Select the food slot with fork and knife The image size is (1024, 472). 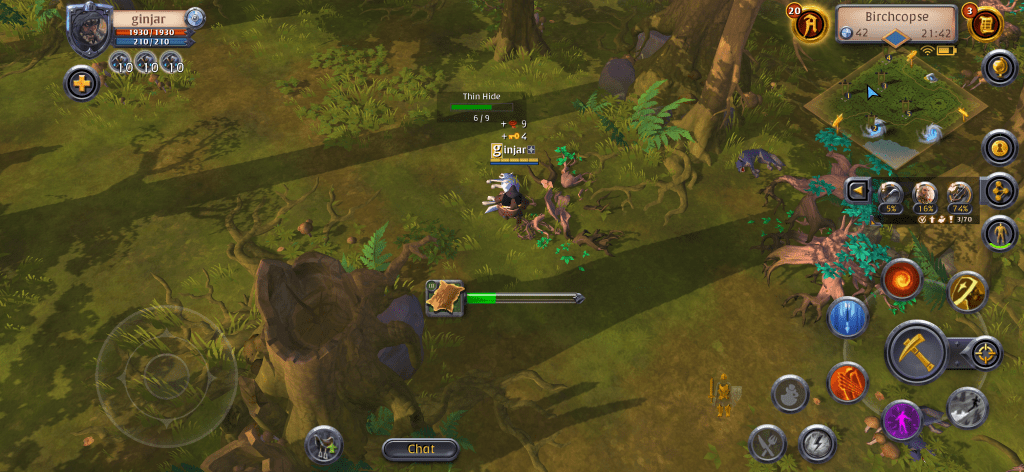768,442
